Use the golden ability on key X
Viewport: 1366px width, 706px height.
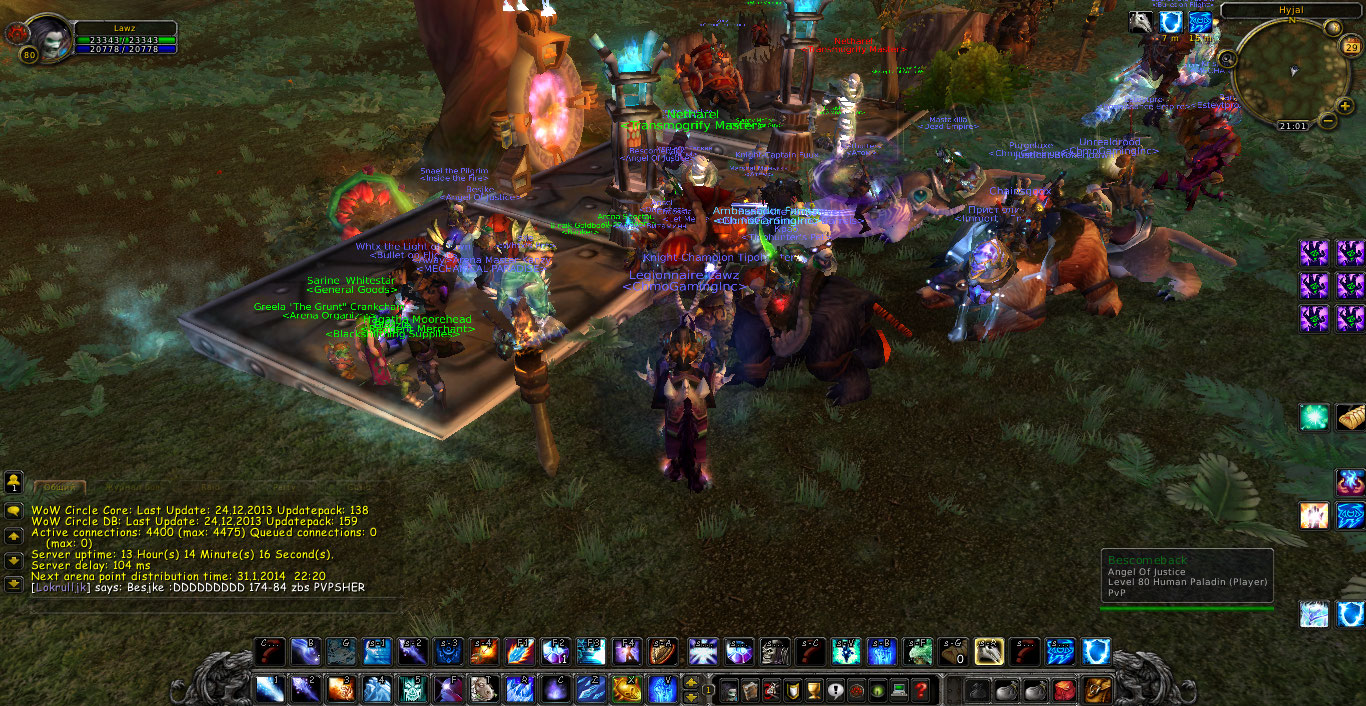point(627,689)
